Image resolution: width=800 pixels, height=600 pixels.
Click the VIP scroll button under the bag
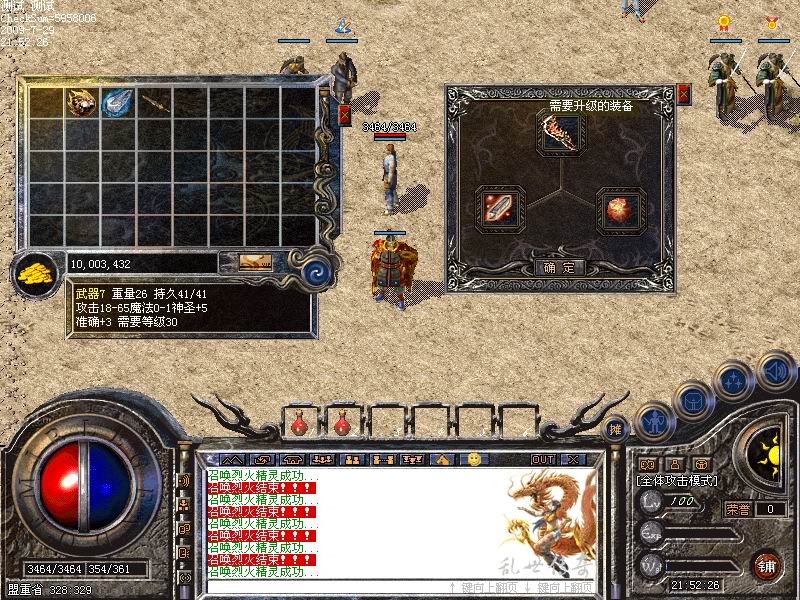255,263
